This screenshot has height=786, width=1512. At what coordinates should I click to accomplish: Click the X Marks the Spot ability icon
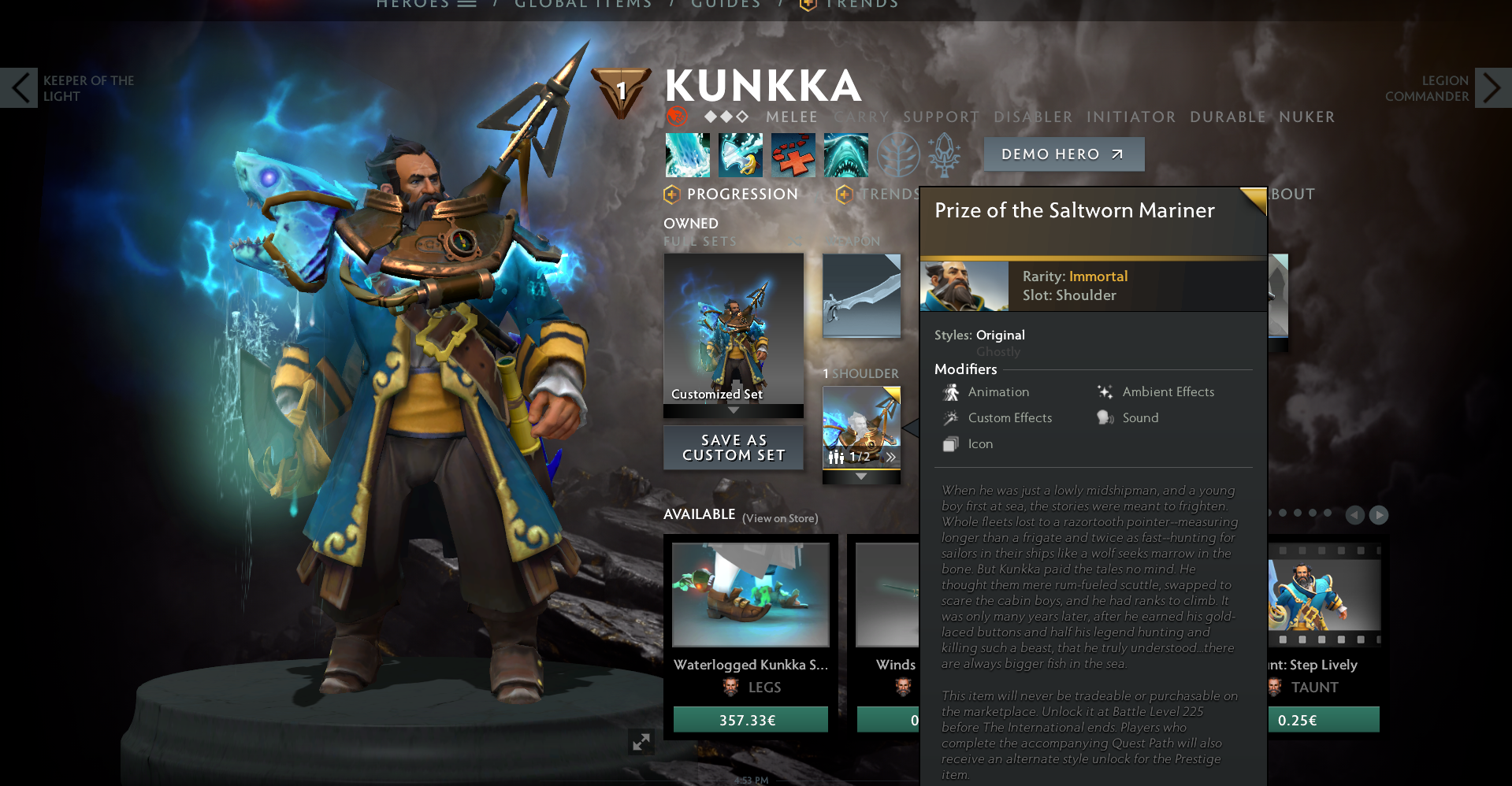793,155
